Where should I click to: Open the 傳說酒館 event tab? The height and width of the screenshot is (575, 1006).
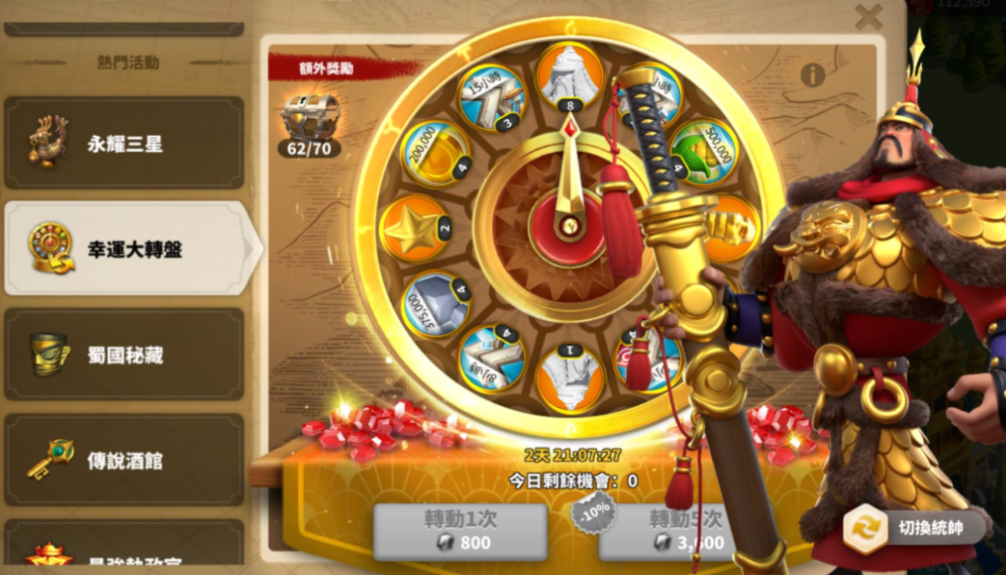tap(124, 460)
